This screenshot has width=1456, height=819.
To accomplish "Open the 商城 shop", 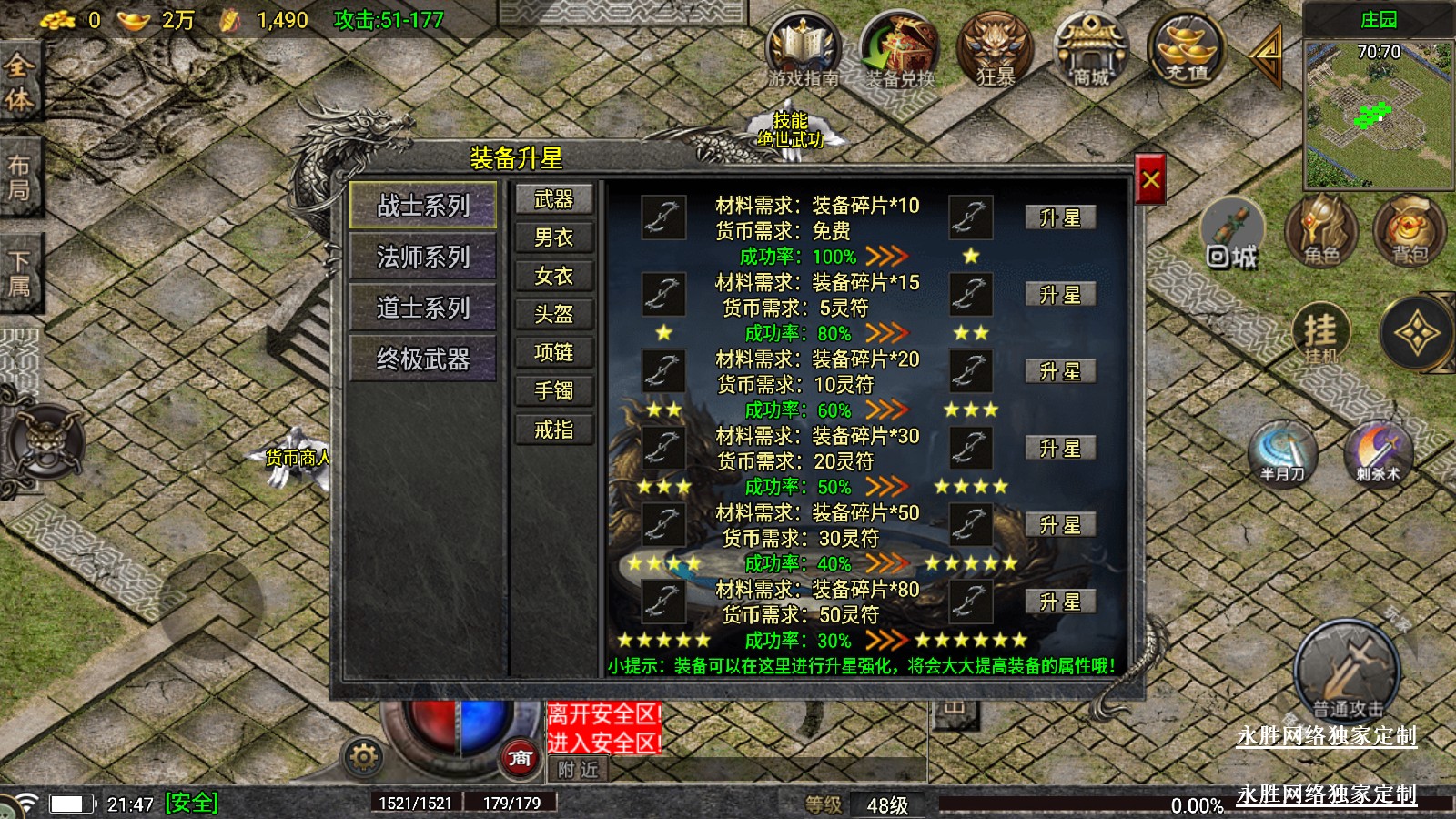I will click(x=1090, y=50).
